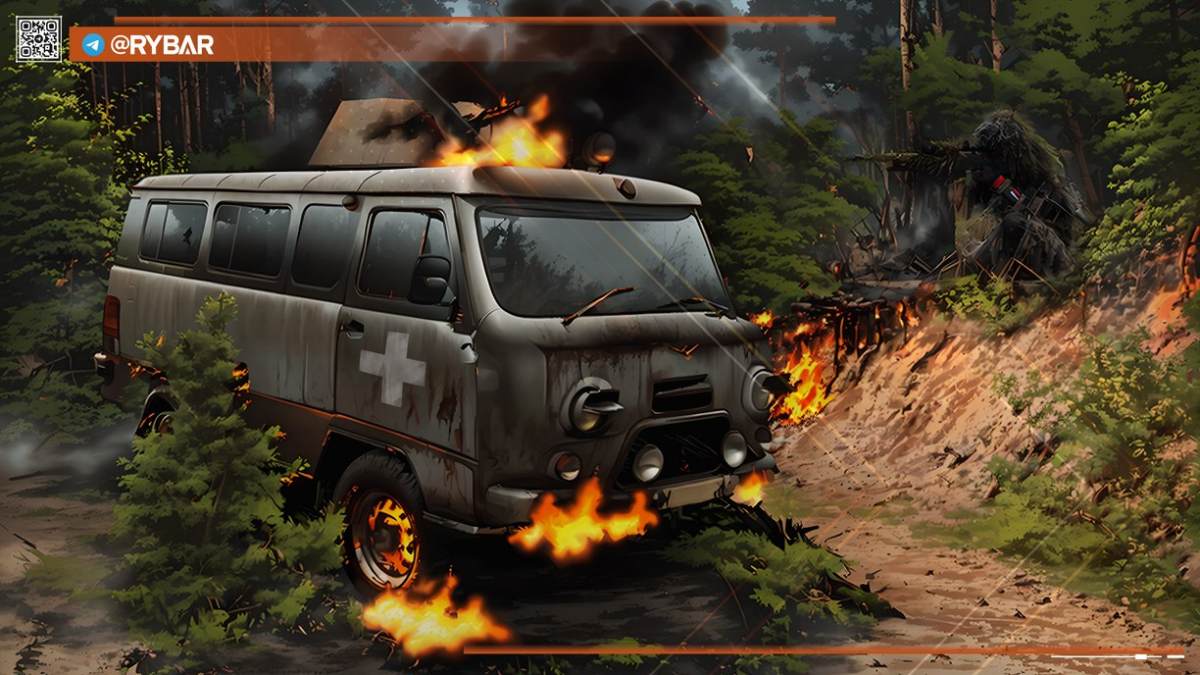1200x675 pixels.
Task: Select the QR code in the corner
Action: point(38,39)
